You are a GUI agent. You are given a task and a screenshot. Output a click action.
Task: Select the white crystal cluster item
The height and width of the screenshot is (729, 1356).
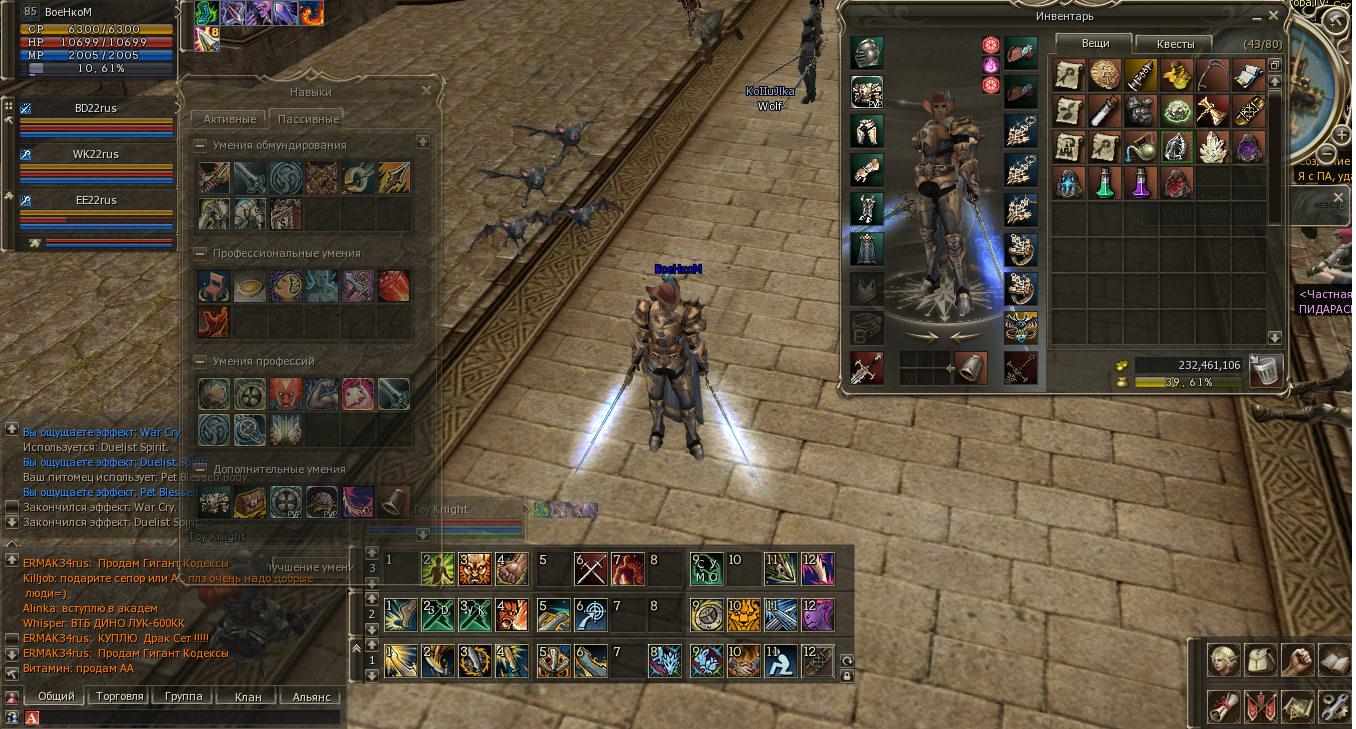point(1213,146)
